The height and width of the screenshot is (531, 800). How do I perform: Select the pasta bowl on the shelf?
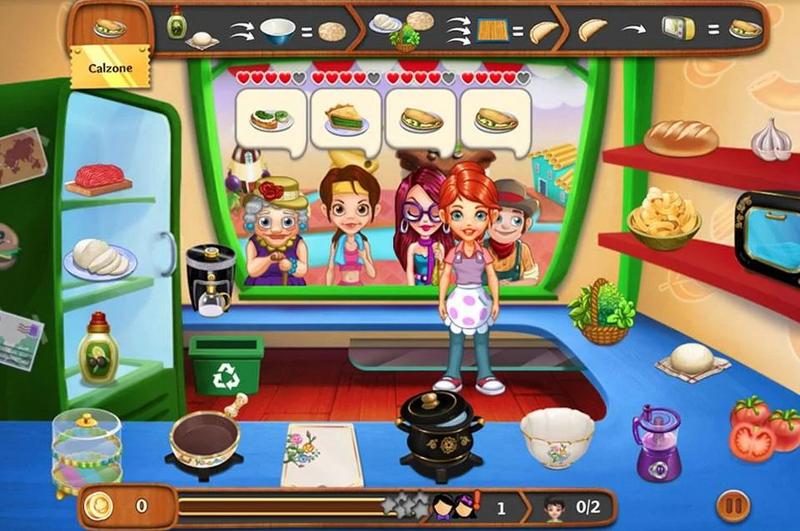point(663,216)
